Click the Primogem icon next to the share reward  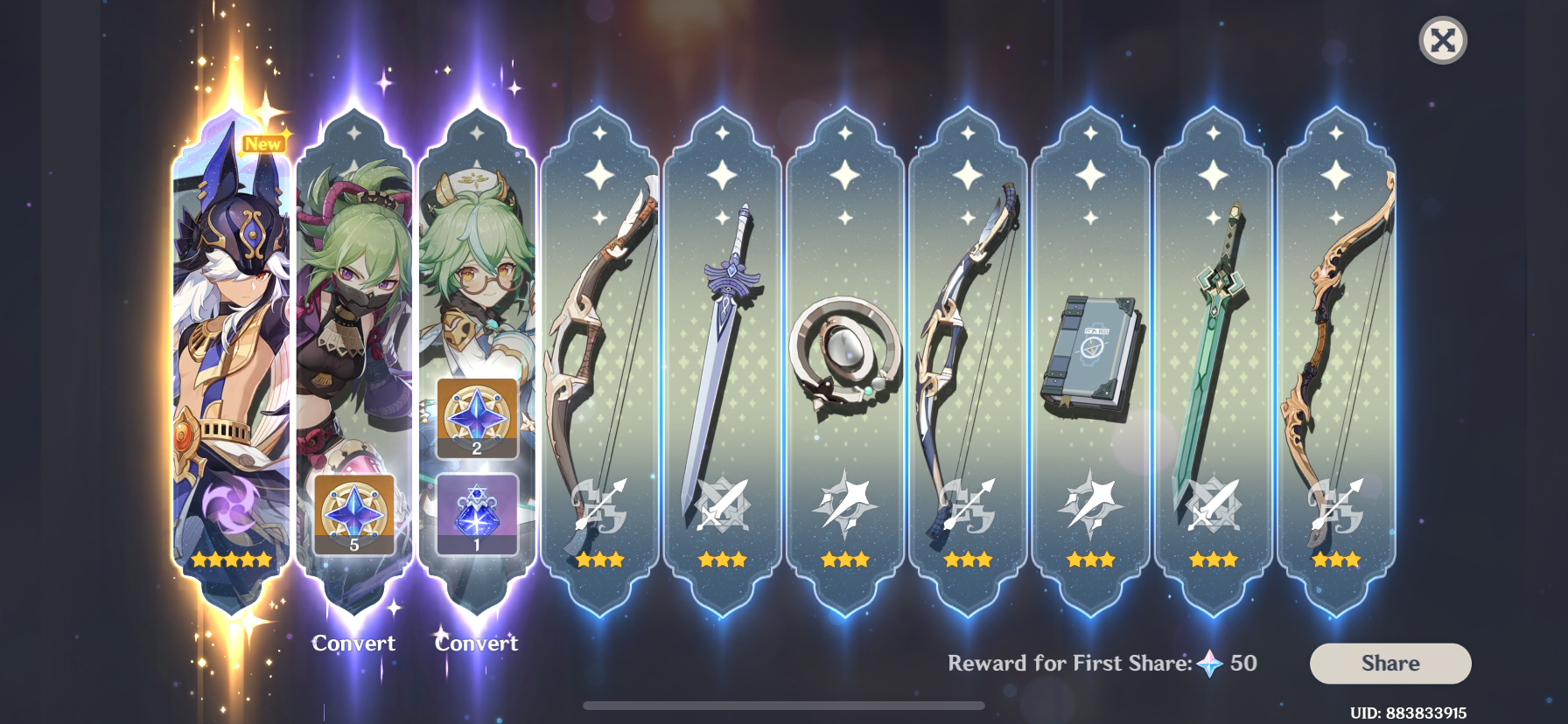[1207, 664]
